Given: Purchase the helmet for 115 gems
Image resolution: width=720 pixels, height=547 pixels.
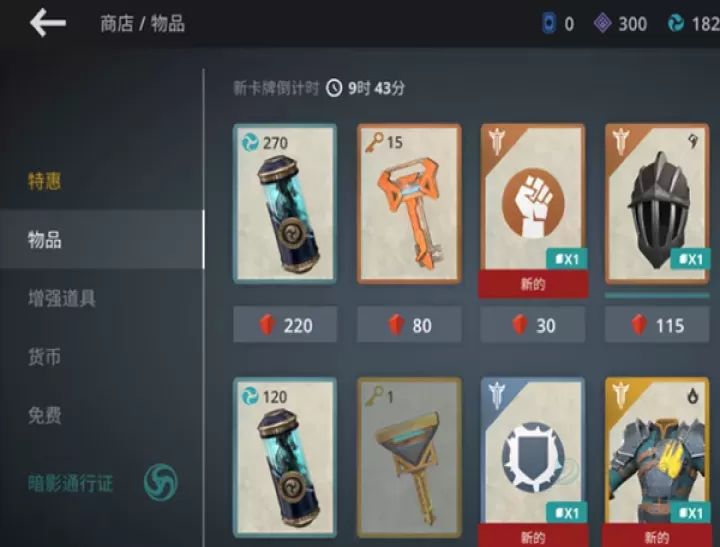Looking at the screenshot, I should click(x=657, y=325).
